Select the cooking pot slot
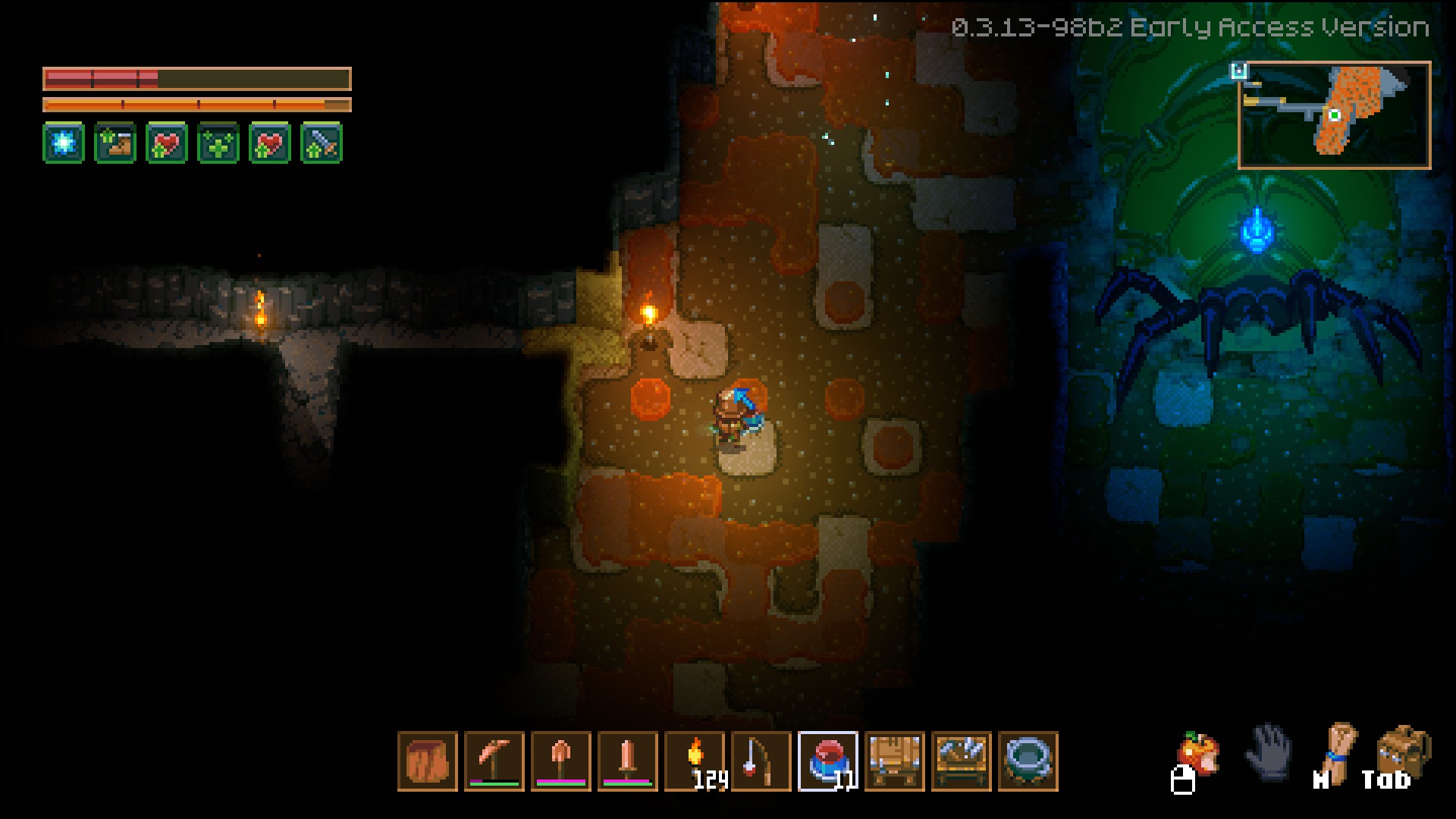The width and height of the screenshot is (1456, 819). coord(1028,761)
